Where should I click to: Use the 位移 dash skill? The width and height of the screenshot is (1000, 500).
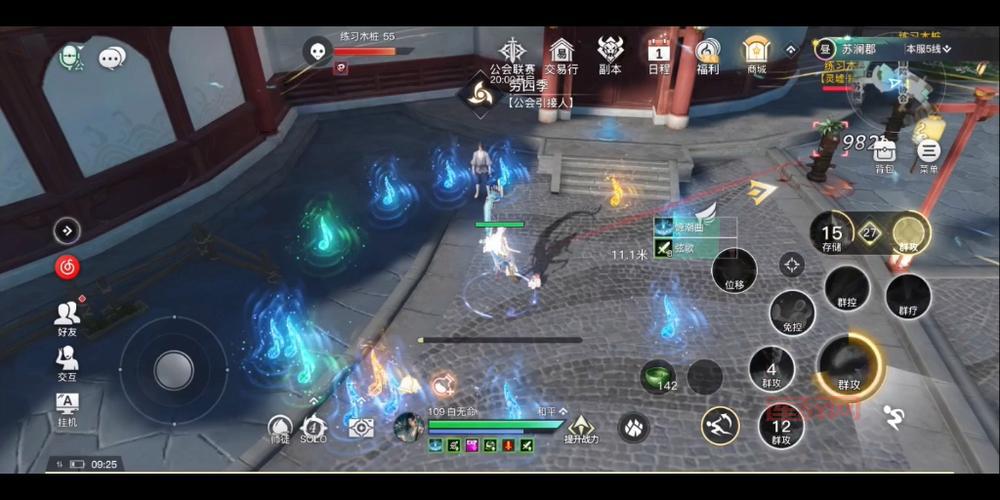(734, 270)
